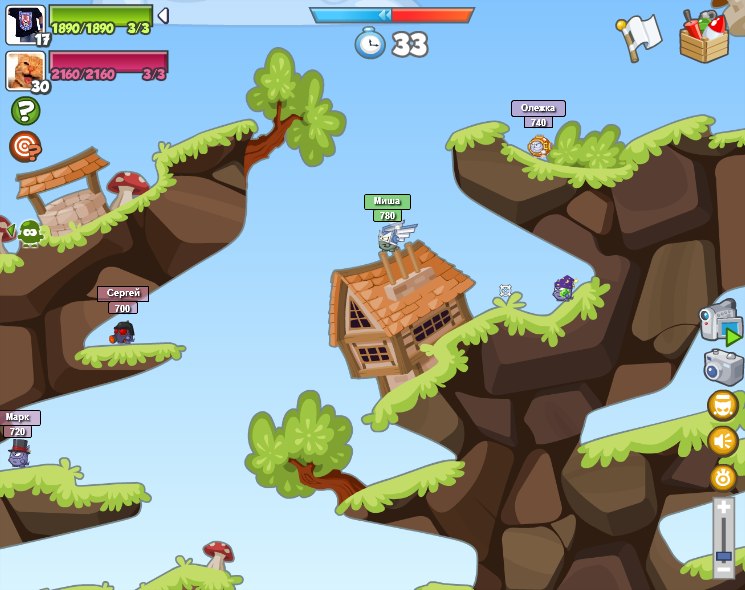Open the weapons crate
This screenshot has width=745, height=590.
click(x=706, y=37)
